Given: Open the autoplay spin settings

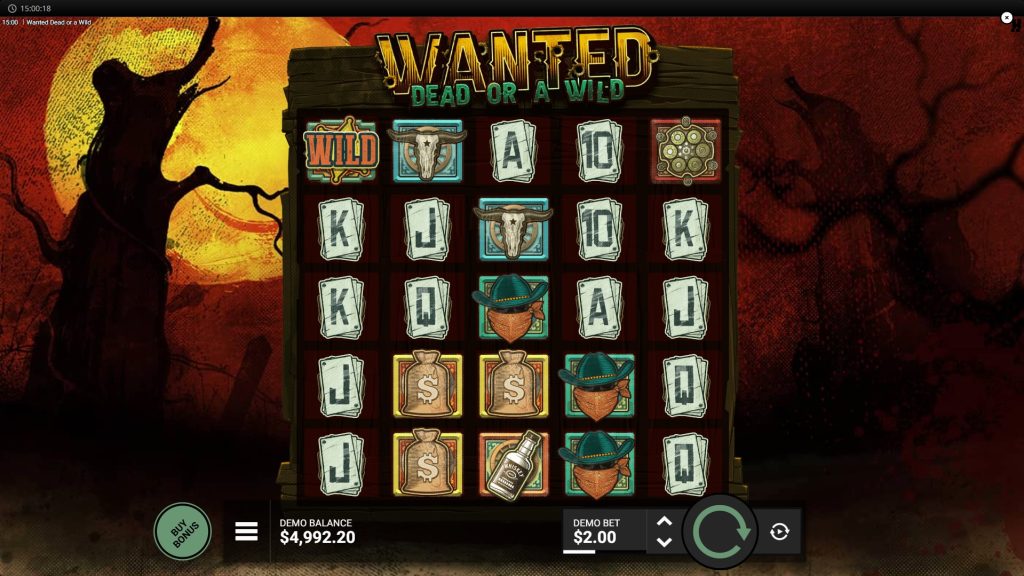Looking at the screenshot, I should tap(780, 532).
